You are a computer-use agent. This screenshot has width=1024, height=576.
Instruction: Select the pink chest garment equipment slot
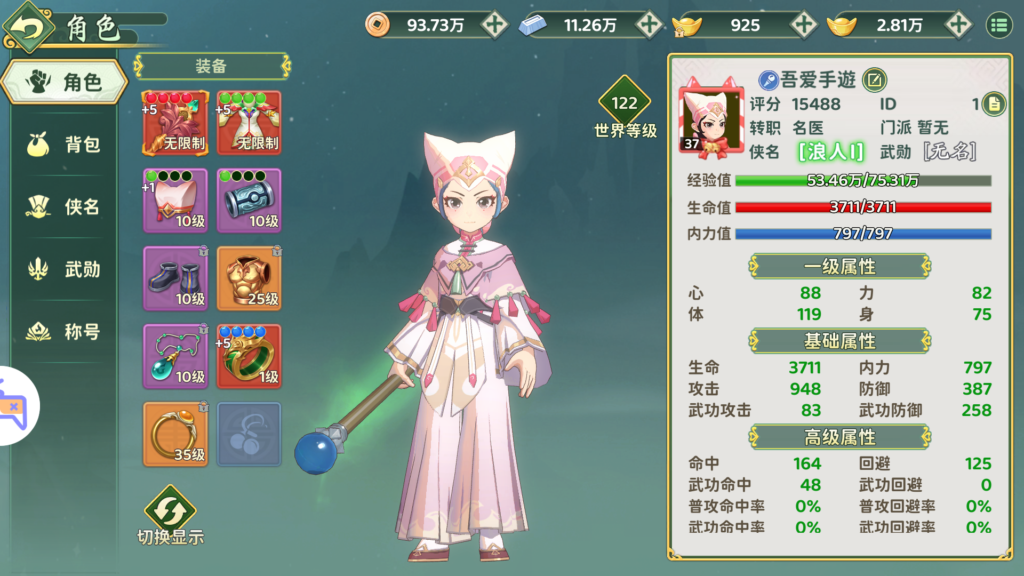click(x=175, y=201)
